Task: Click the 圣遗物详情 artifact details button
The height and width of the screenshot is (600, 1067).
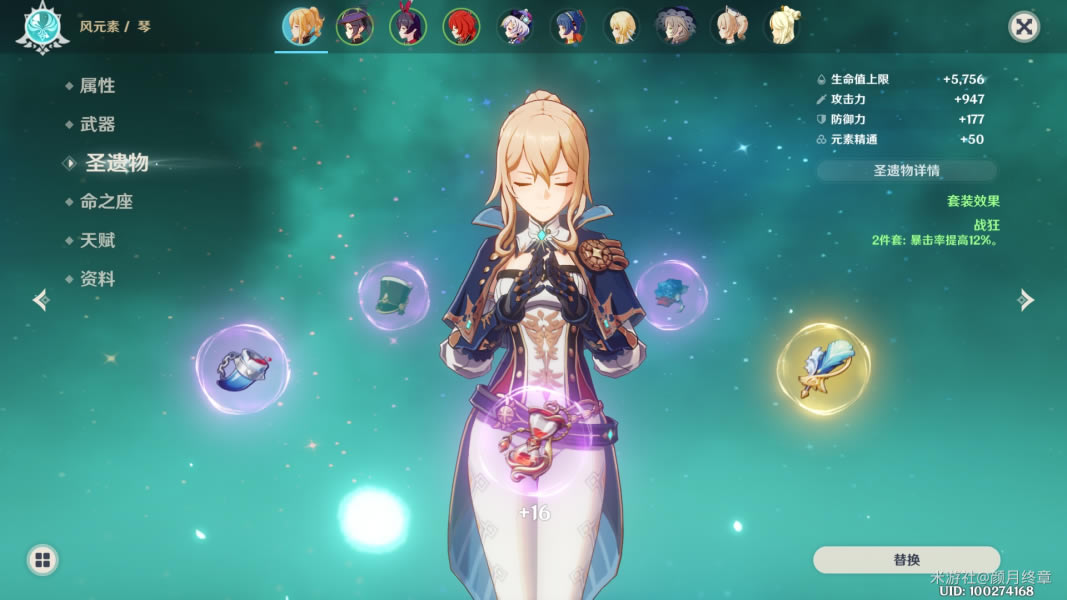Action: (907, 170)
